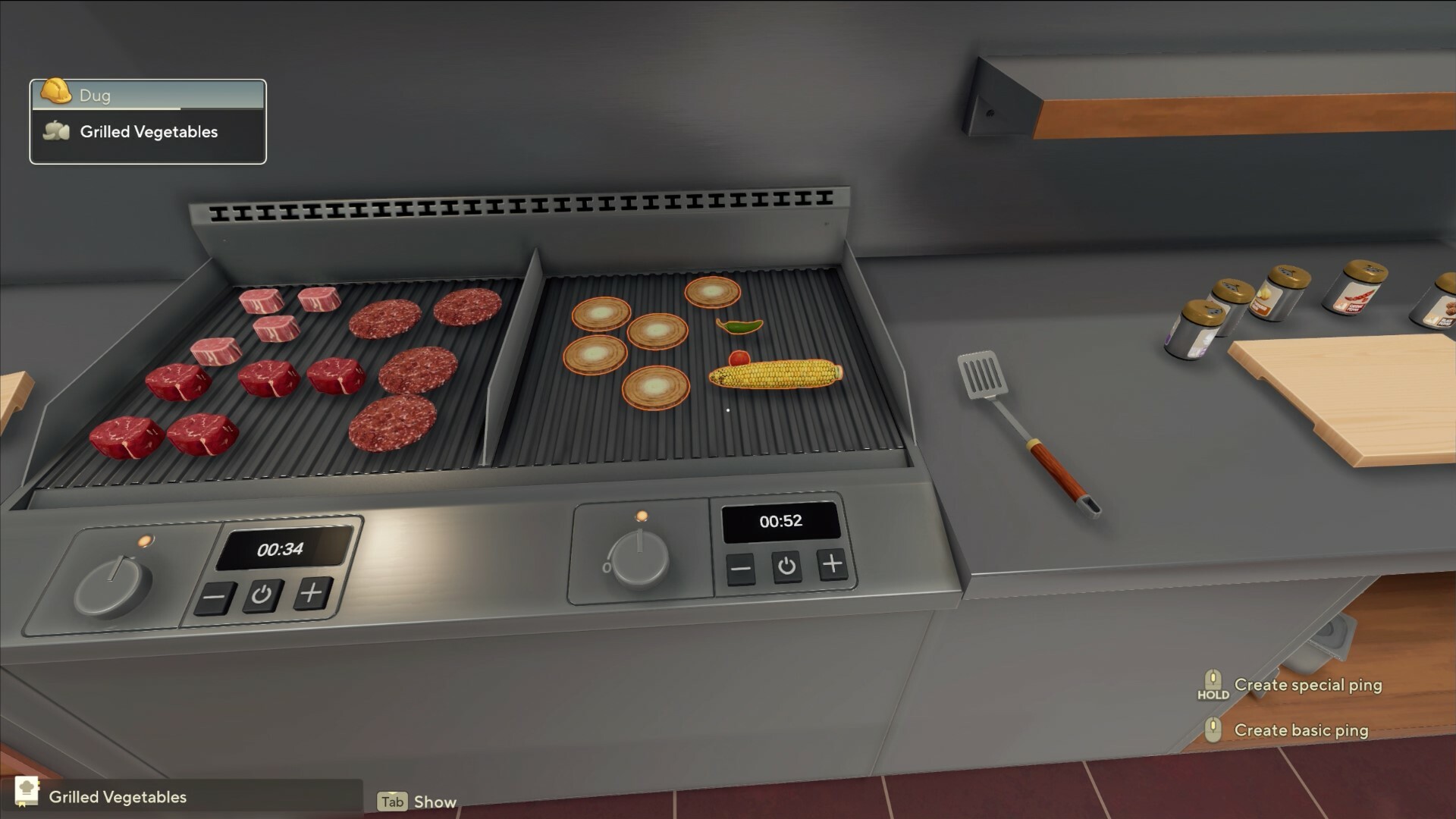This screenshot has width=1456, height=819.
Task: Click the Show menu label
Action: [434, 802]
